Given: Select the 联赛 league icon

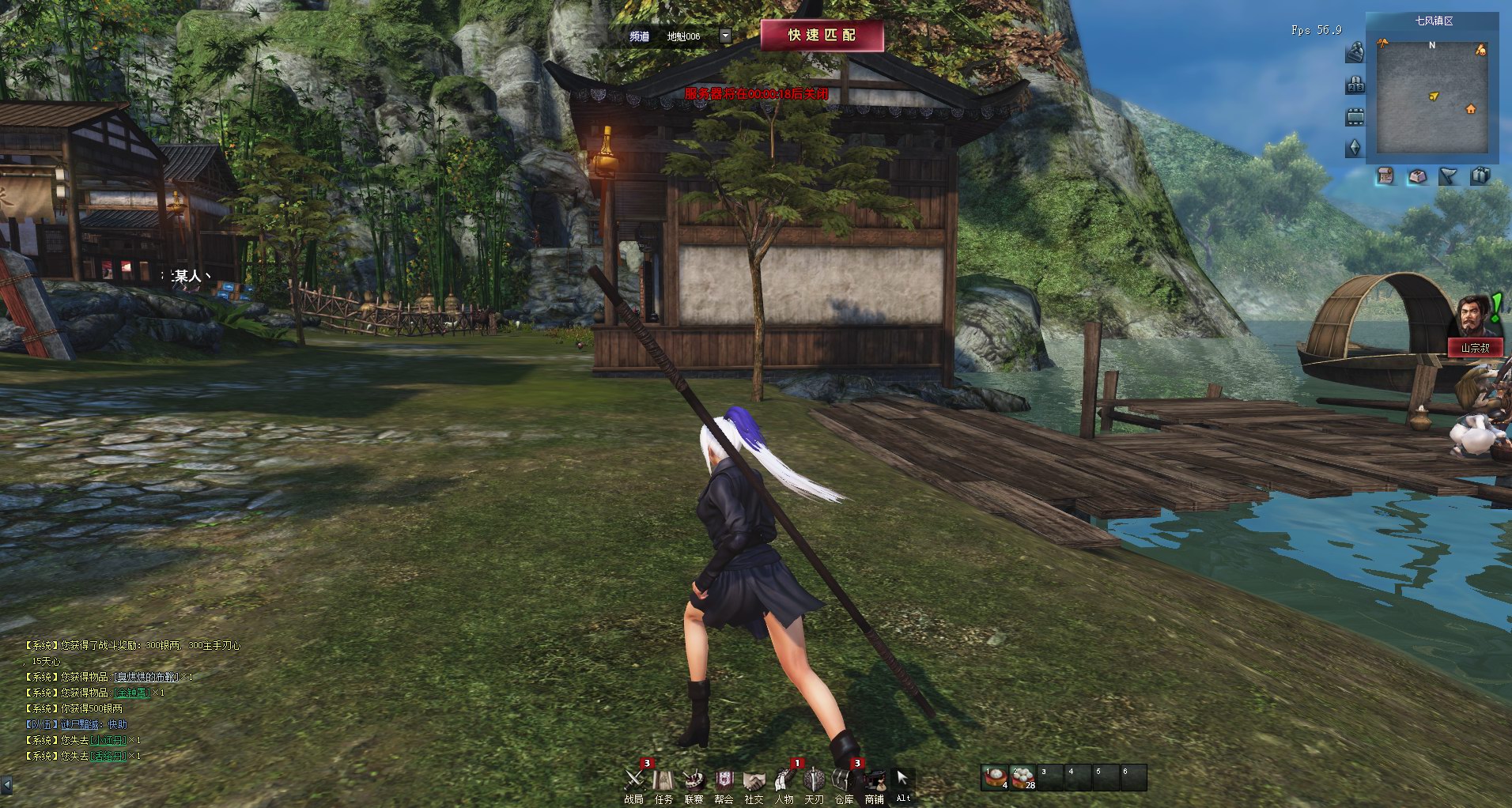Looking at the screenshot, I should [x=694, y=780].
